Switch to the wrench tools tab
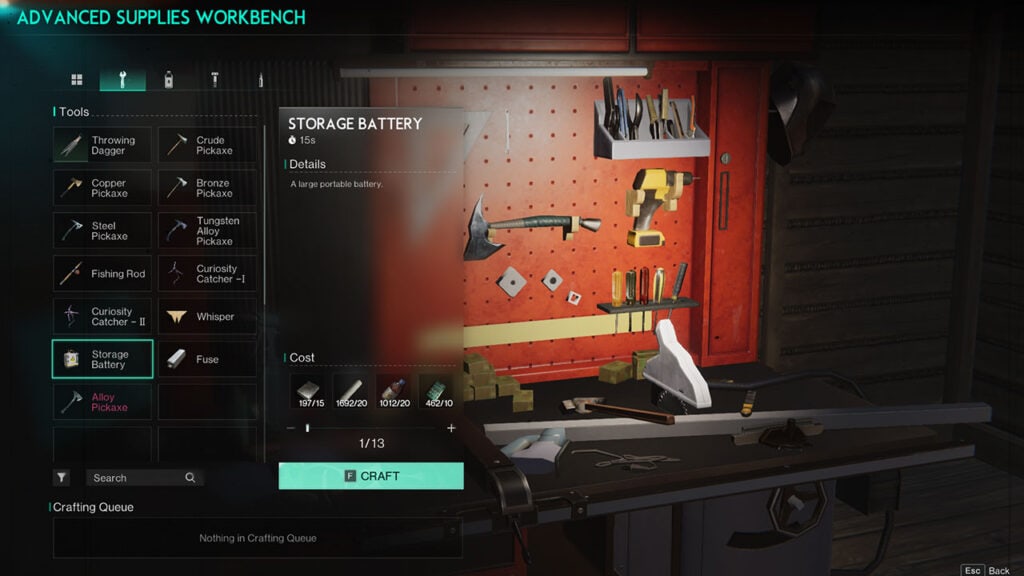Image resolution: width=1024 pixels, height=576 pixels. (122, 80)
